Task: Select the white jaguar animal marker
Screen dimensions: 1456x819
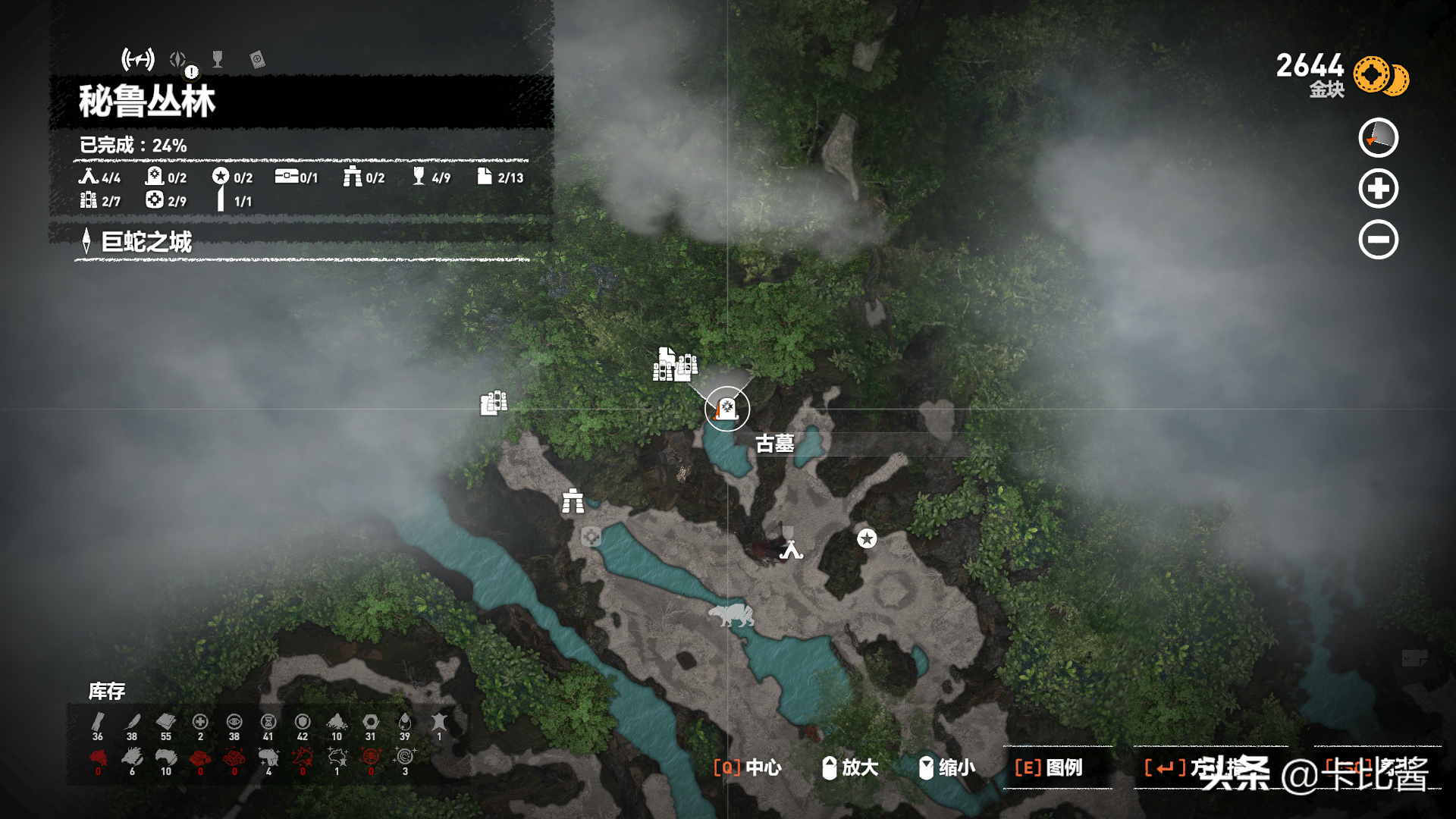Action: tap(731, 615)
